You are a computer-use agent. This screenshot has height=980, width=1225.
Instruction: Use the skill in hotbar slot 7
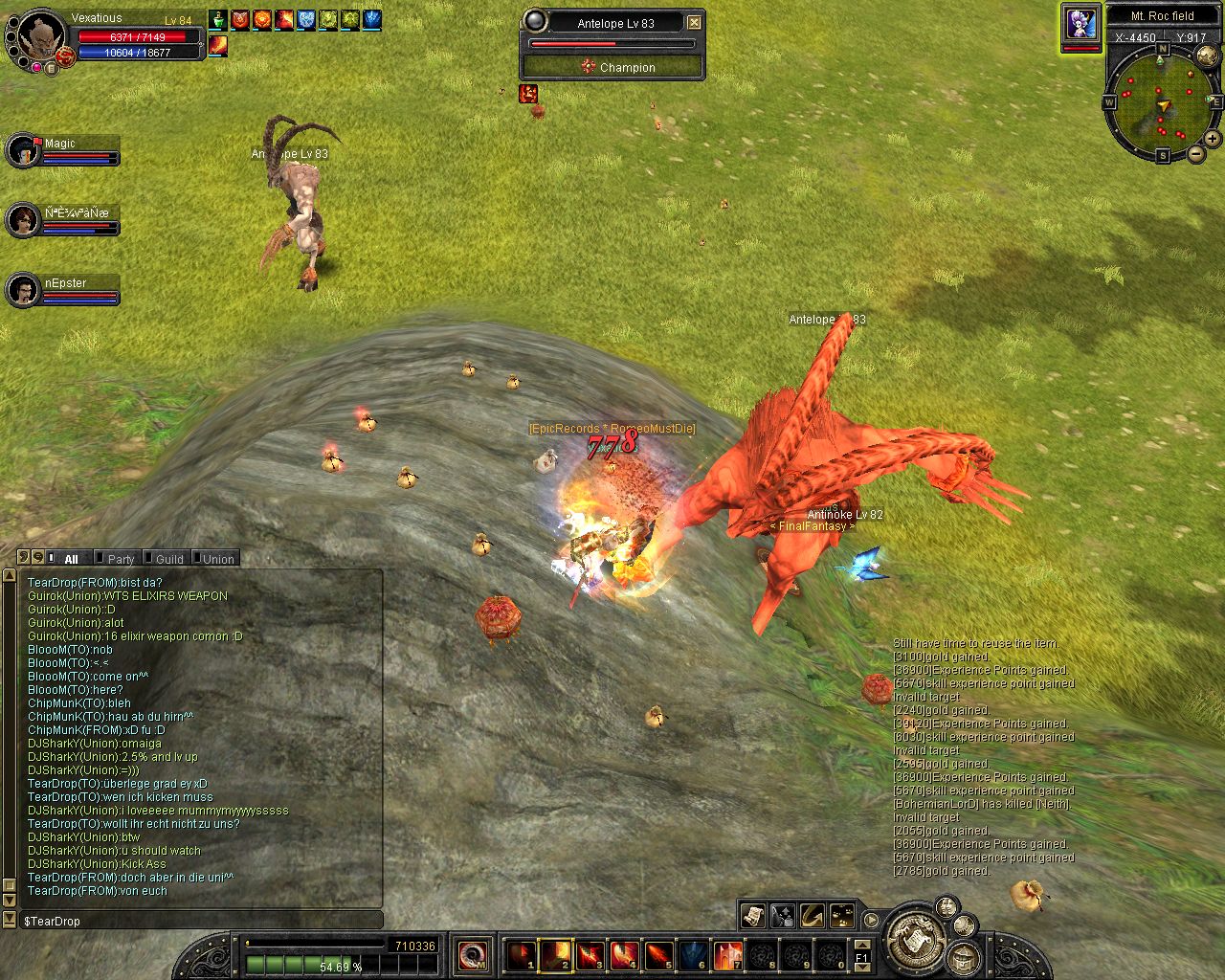click(x=728, y=955)
